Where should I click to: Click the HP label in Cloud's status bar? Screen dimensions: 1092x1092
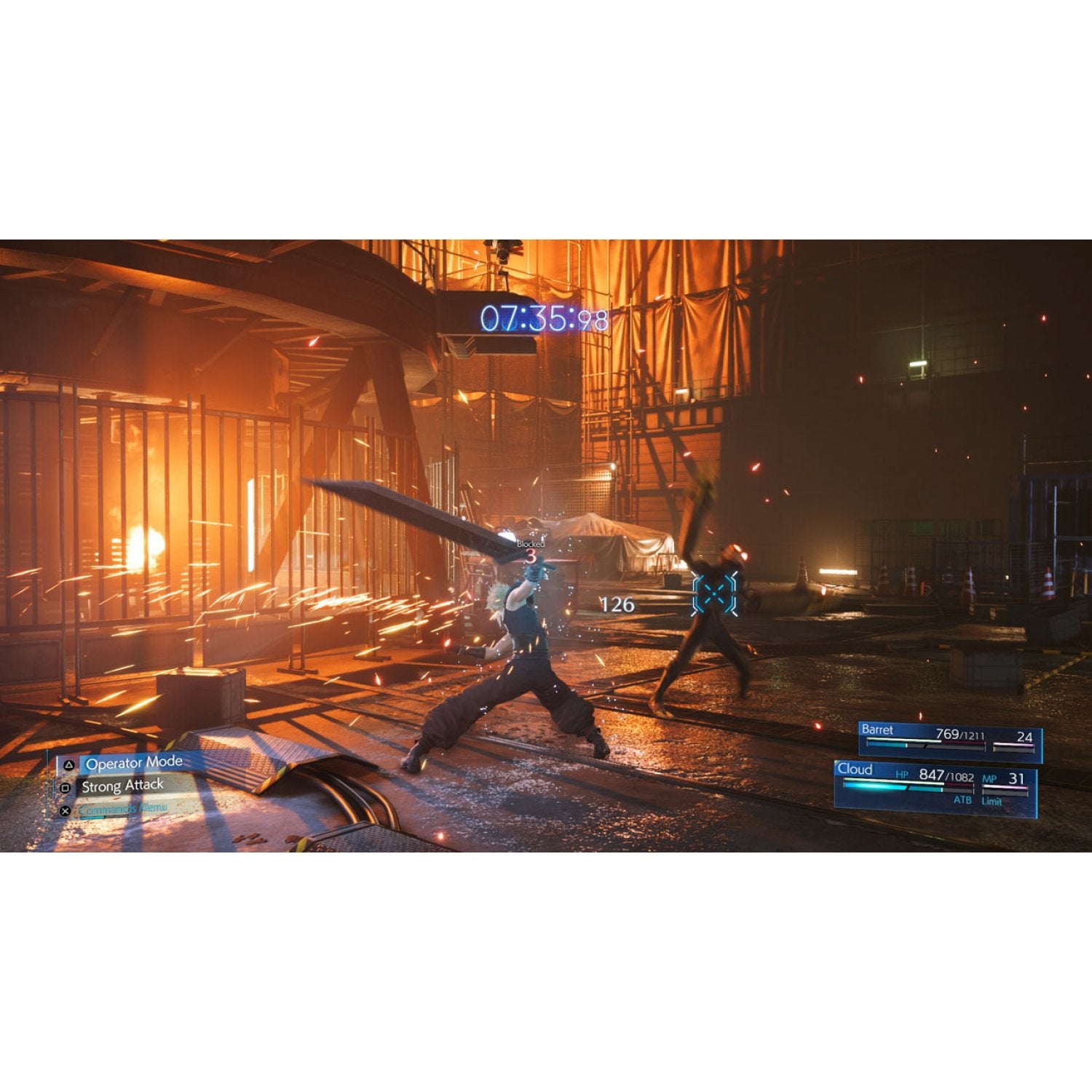tap(902, 775)
